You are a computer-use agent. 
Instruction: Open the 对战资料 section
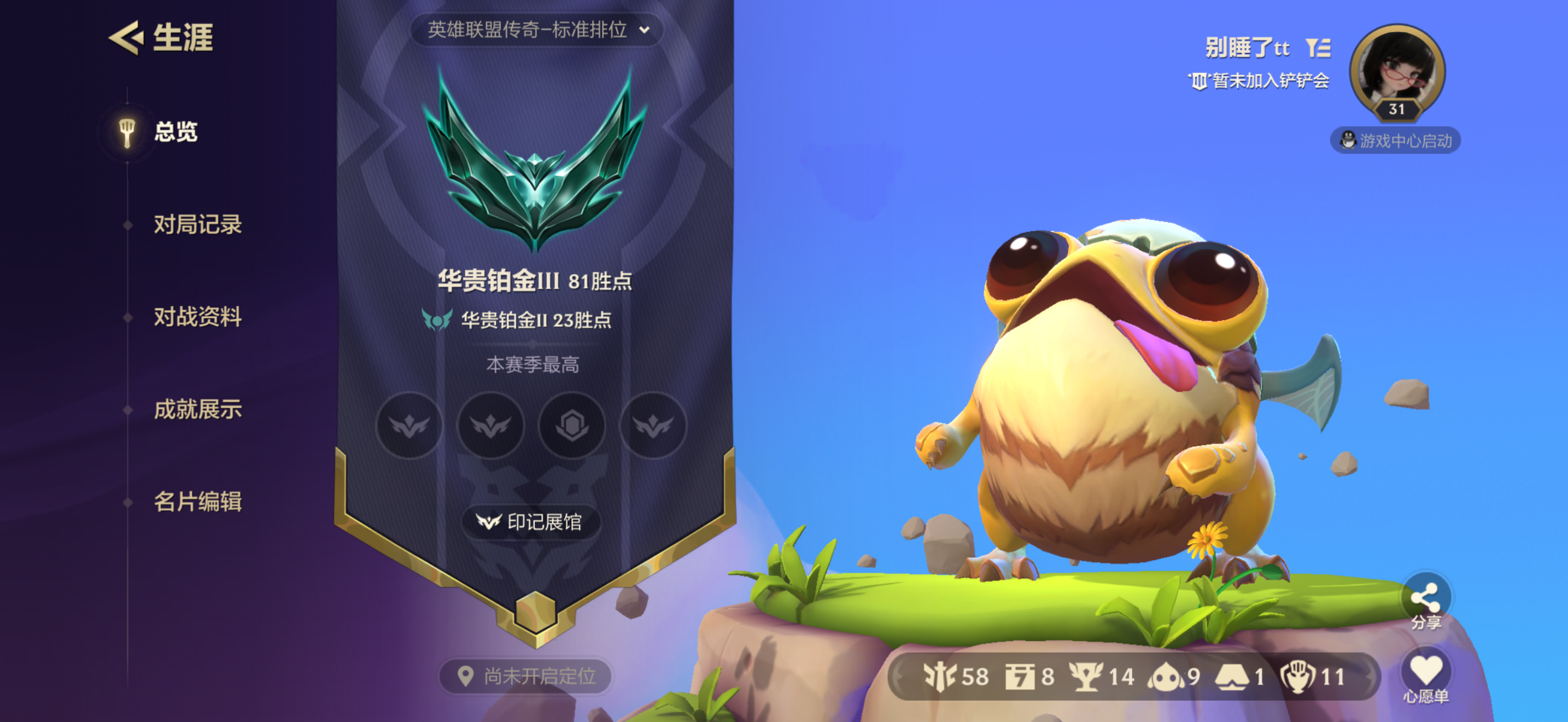(199, 317)
